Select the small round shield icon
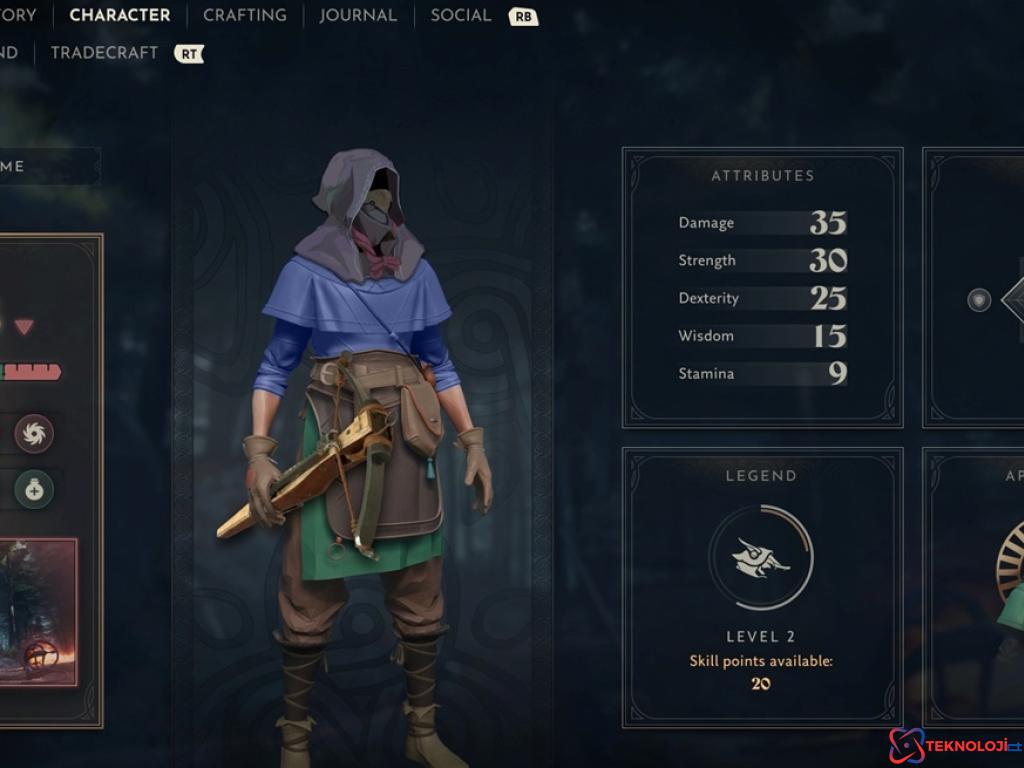 (x=979, y=300)
